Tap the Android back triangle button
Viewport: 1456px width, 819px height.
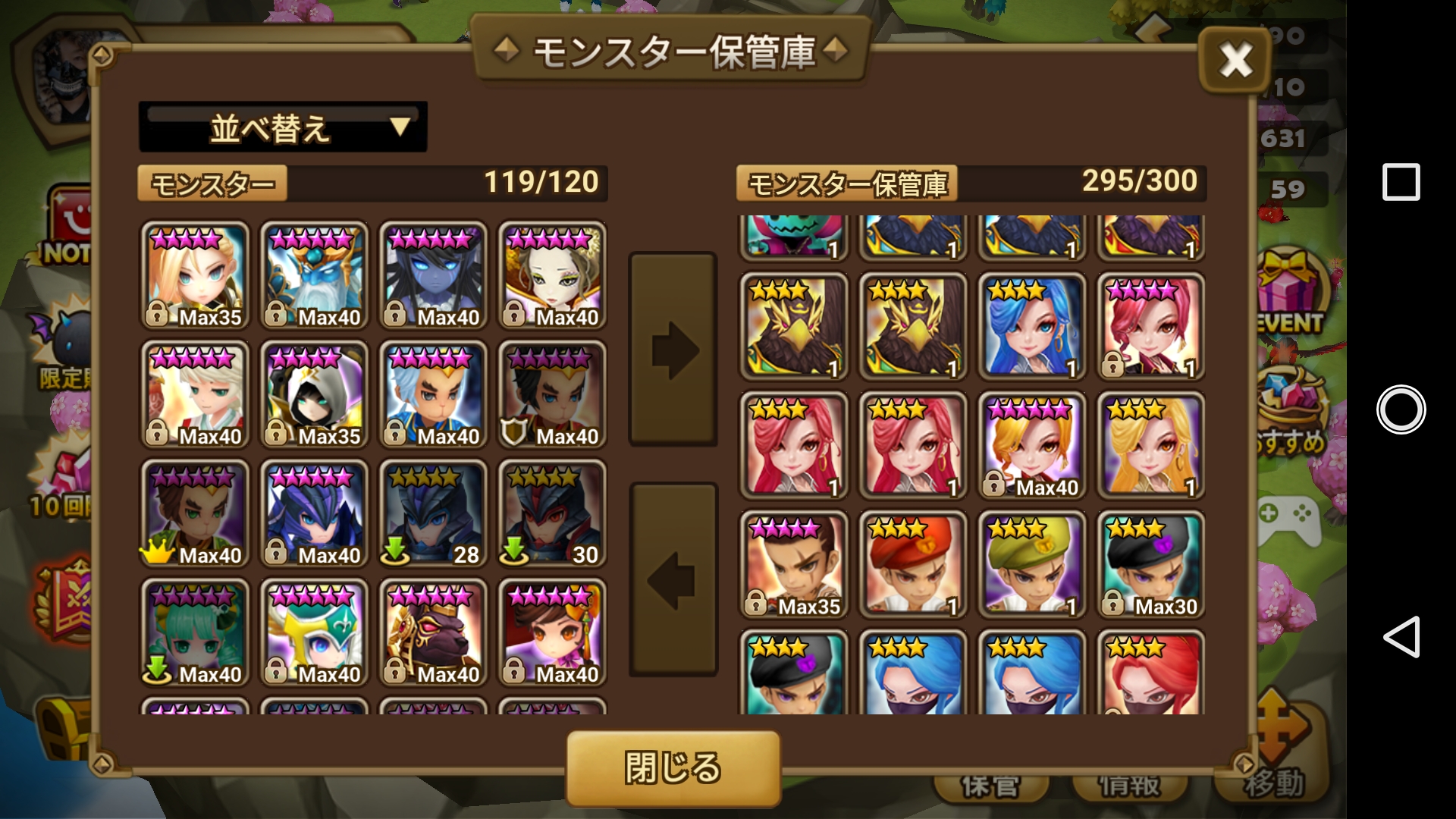click(1401, 637)
